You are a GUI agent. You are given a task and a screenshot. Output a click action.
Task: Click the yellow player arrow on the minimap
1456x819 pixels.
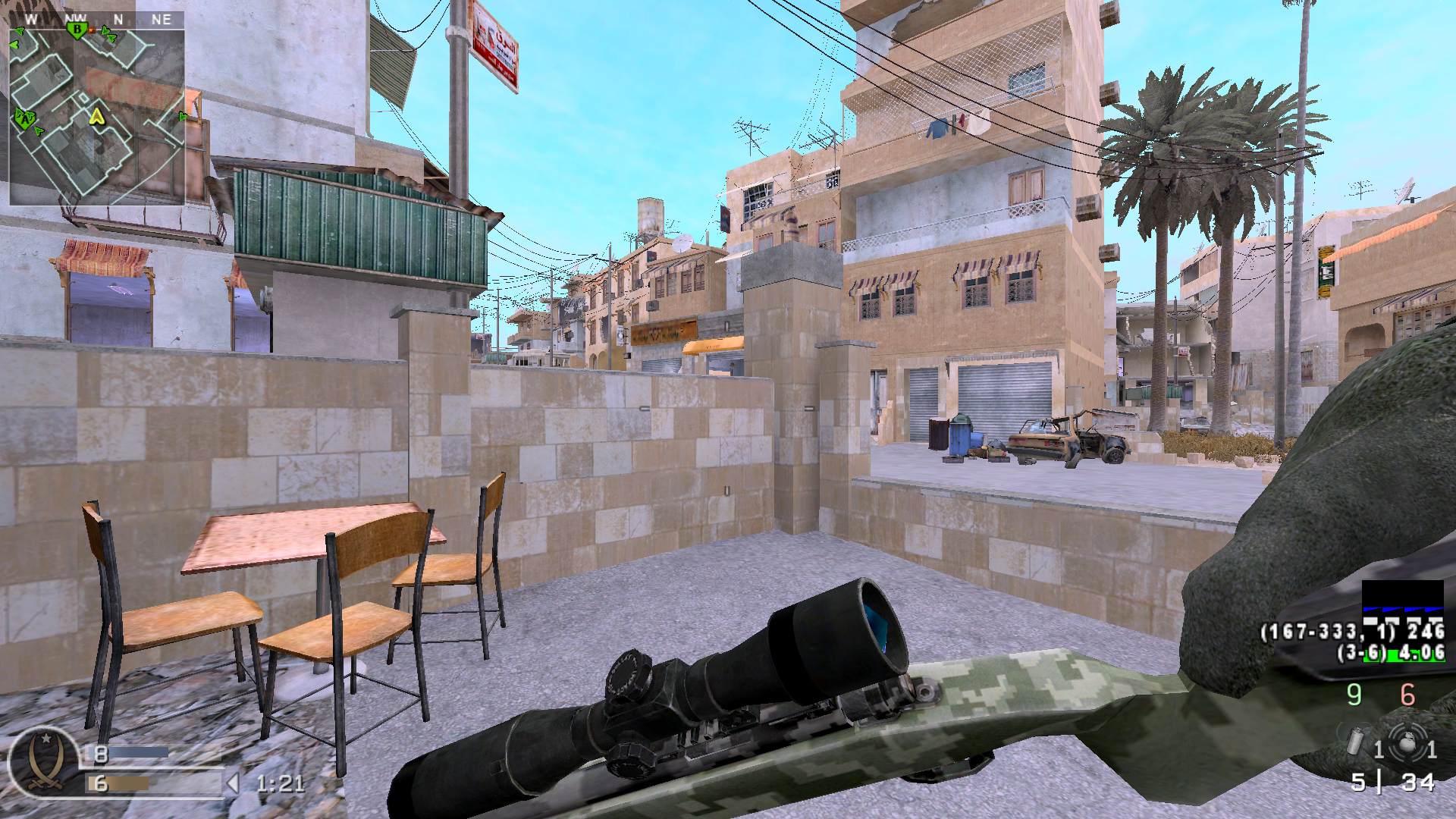96,116
